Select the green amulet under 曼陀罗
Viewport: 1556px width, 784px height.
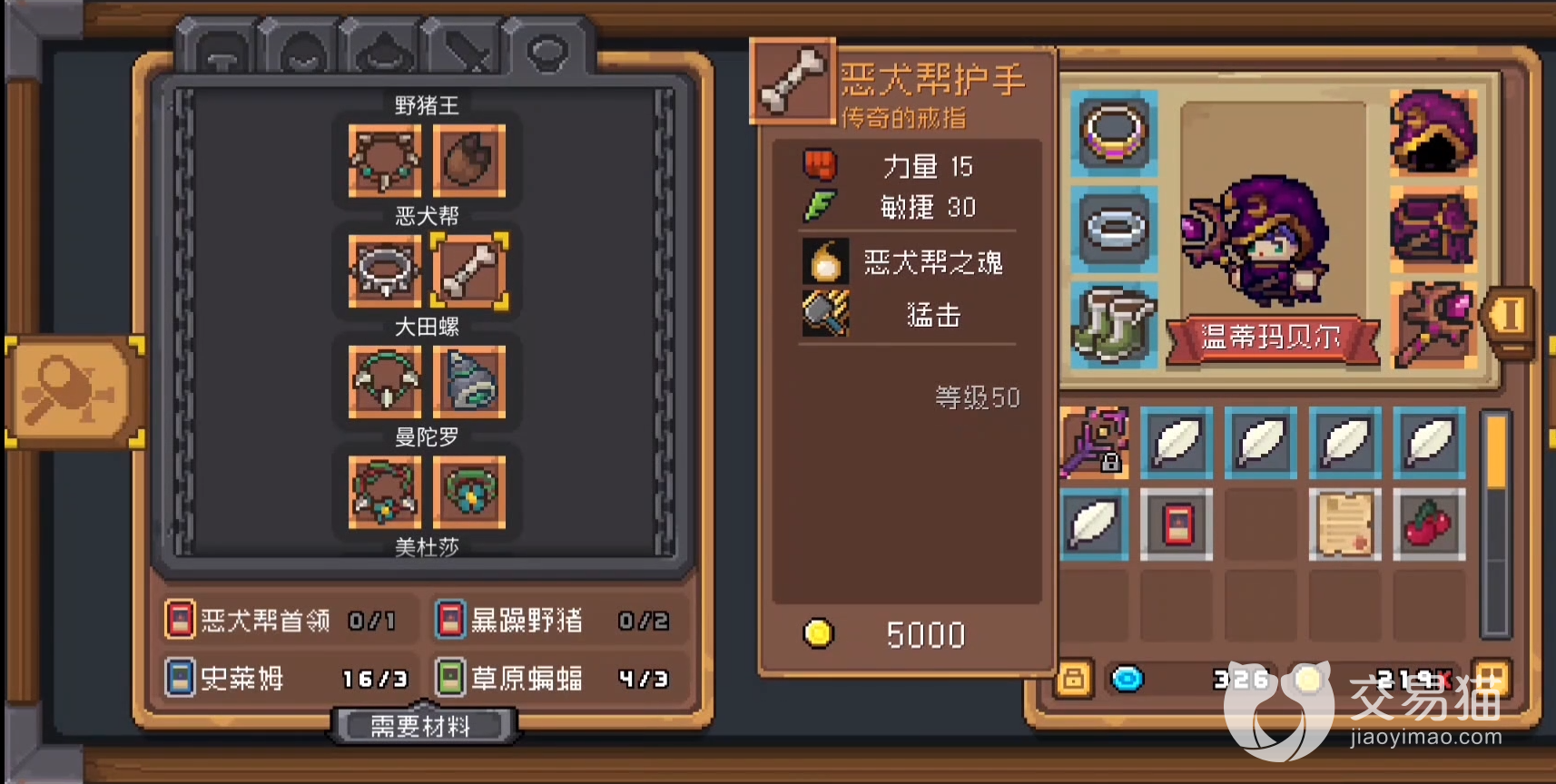pyautogui.click(x=472, y=493)
